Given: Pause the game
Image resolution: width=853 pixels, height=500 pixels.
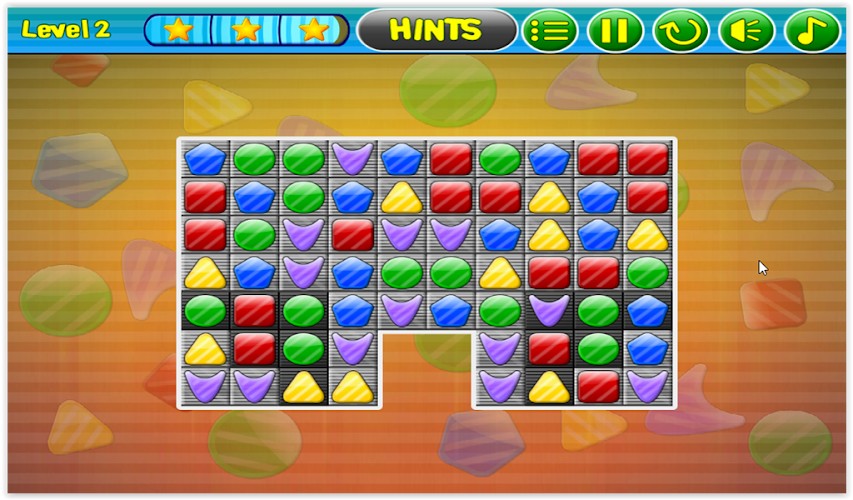Looking at the screenshot, I should (615, 30).
